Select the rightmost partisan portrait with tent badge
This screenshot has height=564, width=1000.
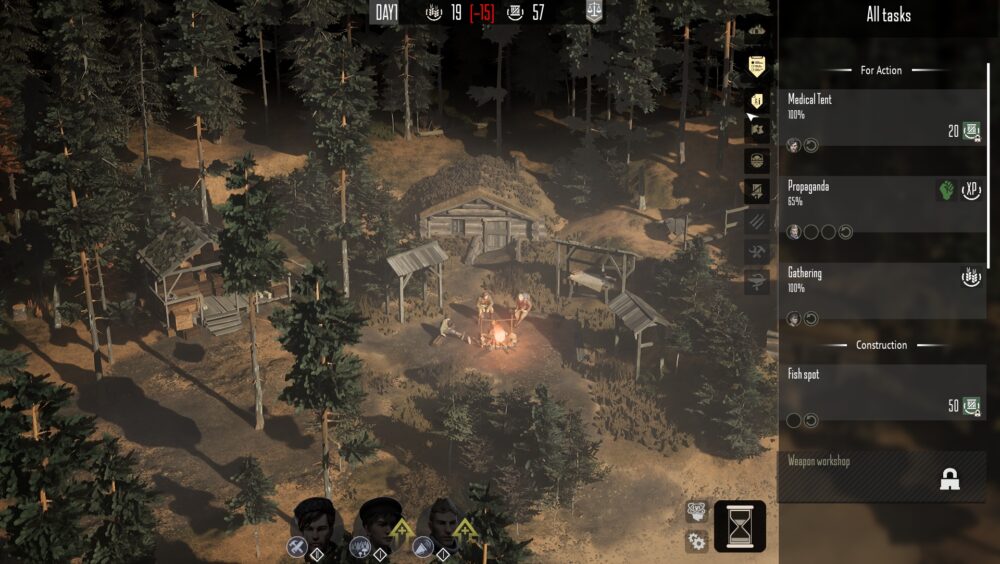click(x=438, y=522)
